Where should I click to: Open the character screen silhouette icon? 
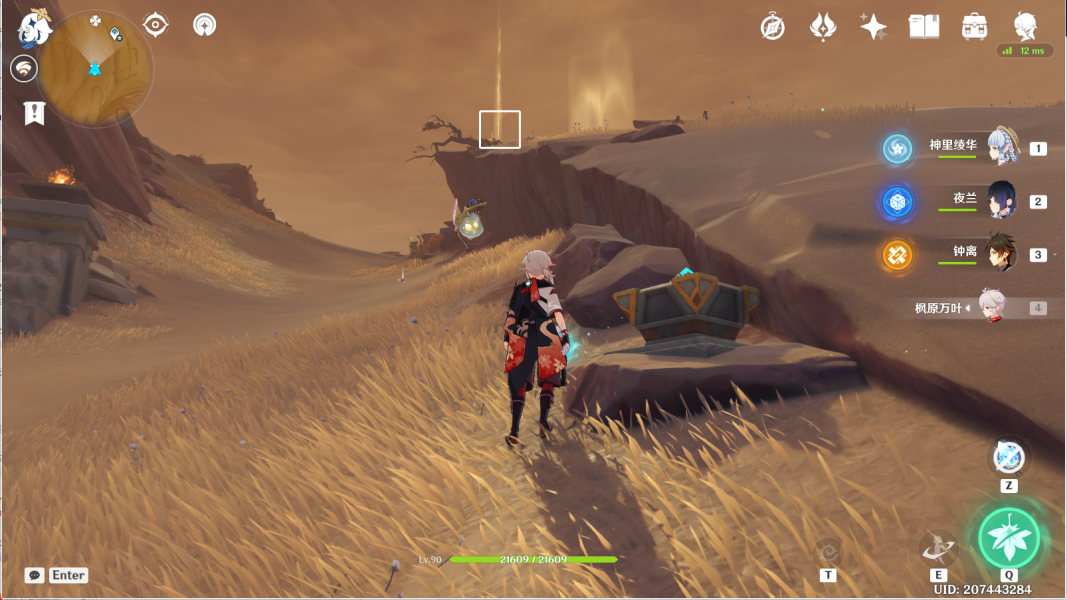[1025, 26]
